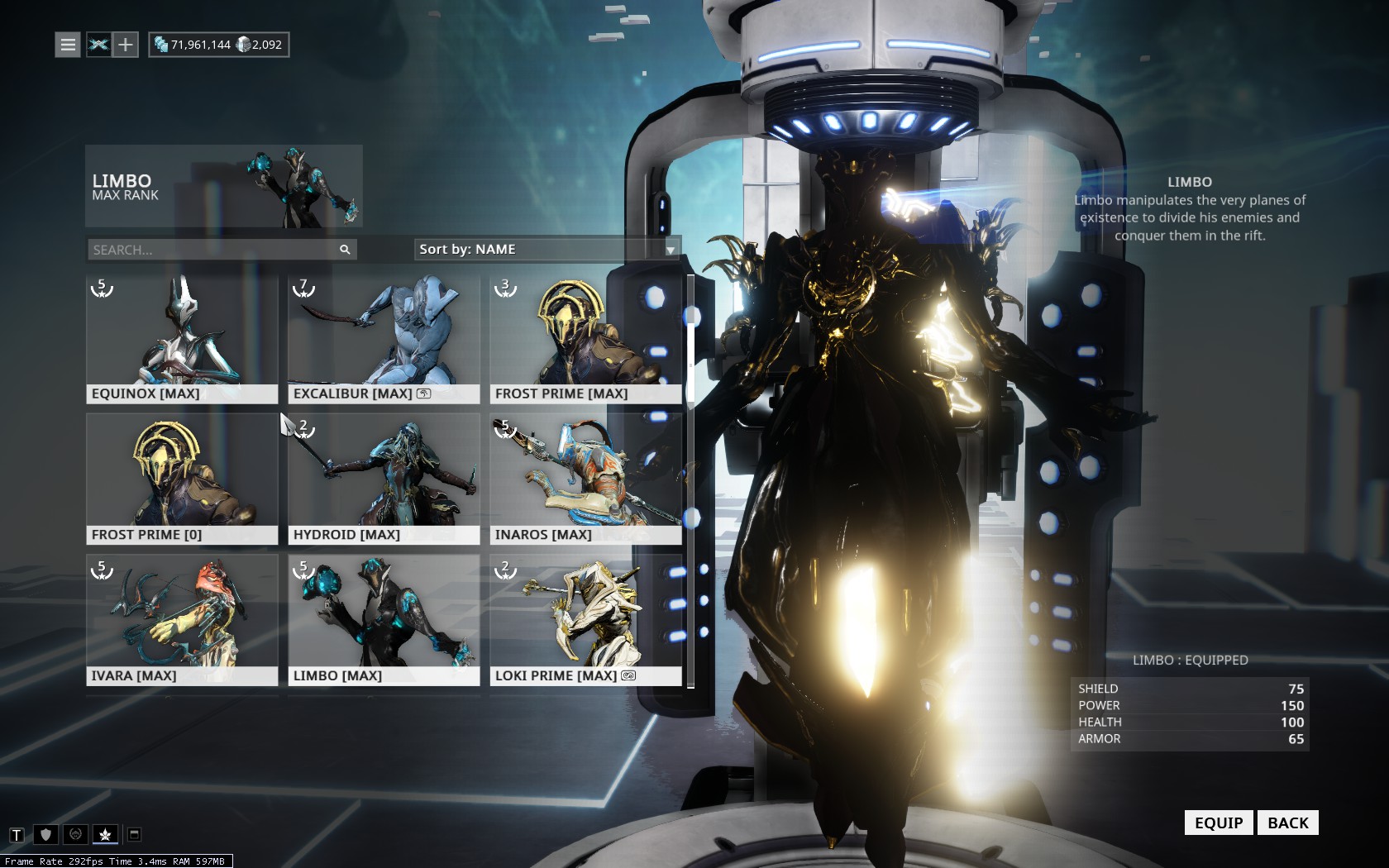
Task: Select the Inaros warframe tile
Action: tap(585, 479)
